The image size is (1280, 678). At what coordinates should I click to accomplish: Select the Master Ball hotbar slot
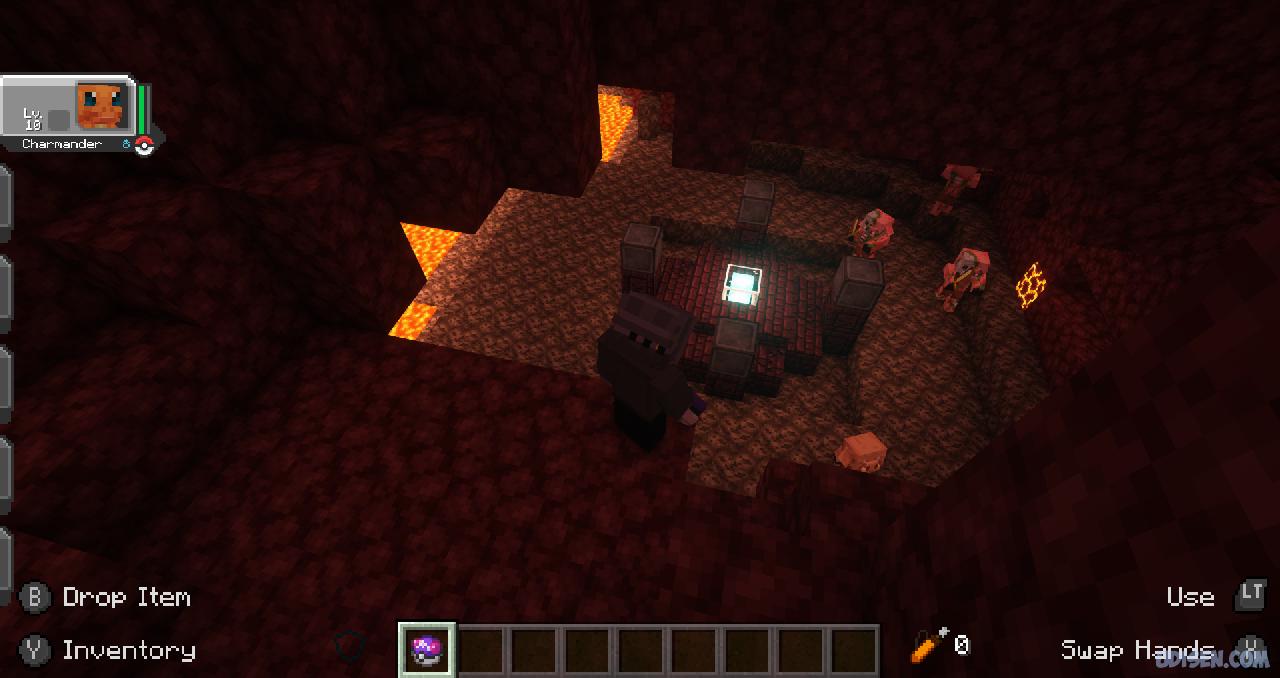point(427,650)
